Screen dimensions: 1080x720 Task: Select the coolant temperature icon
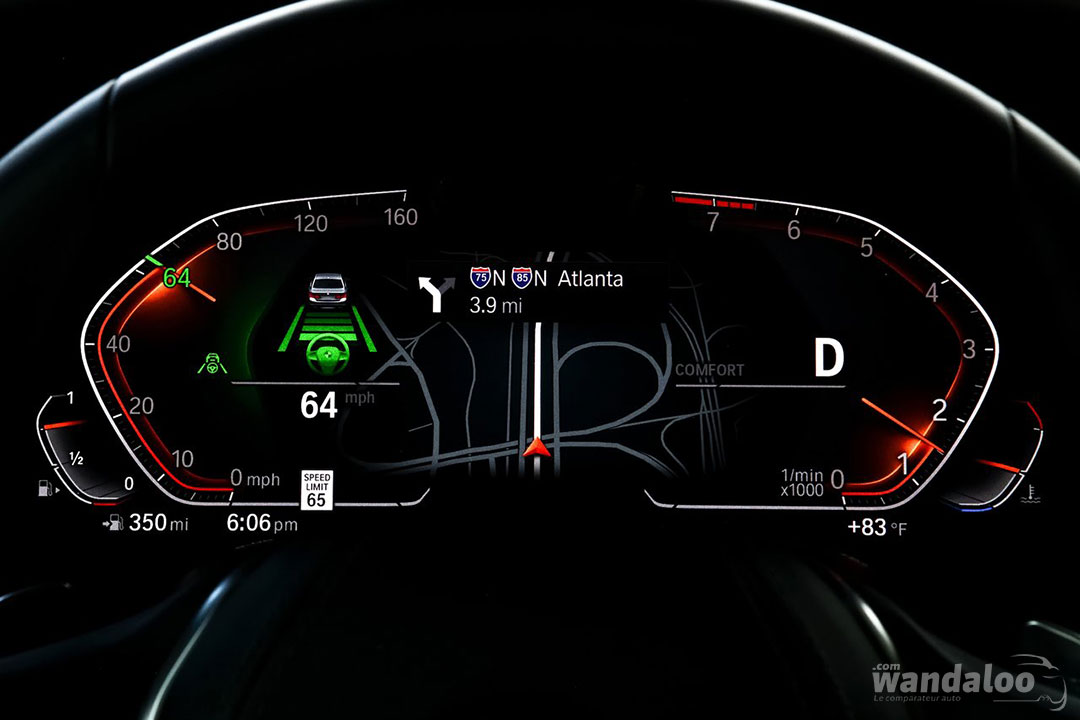pos(1030,491)
